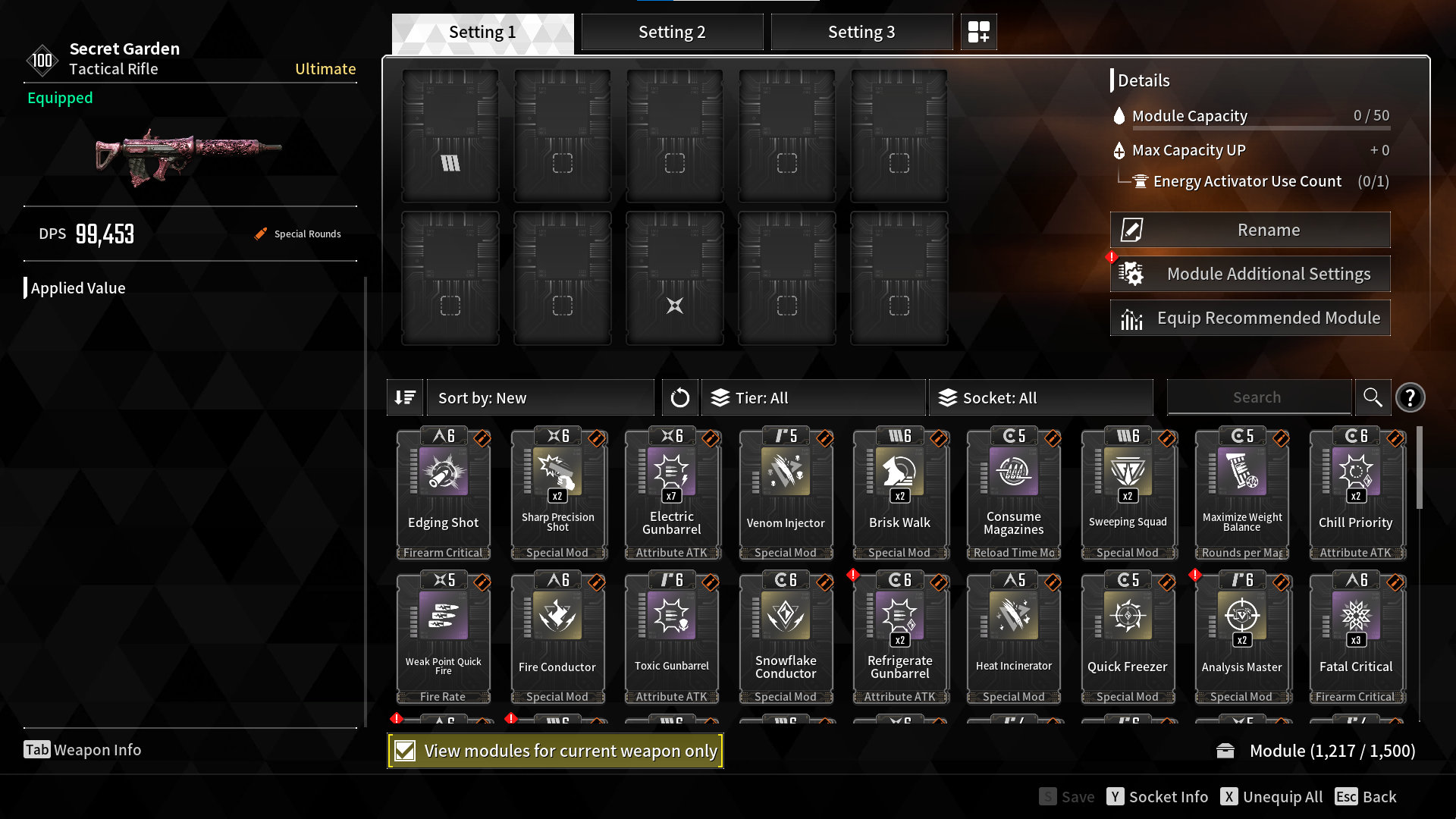Click the filter reset icon
Viewport: 1456px width, 819px height.
680,397
